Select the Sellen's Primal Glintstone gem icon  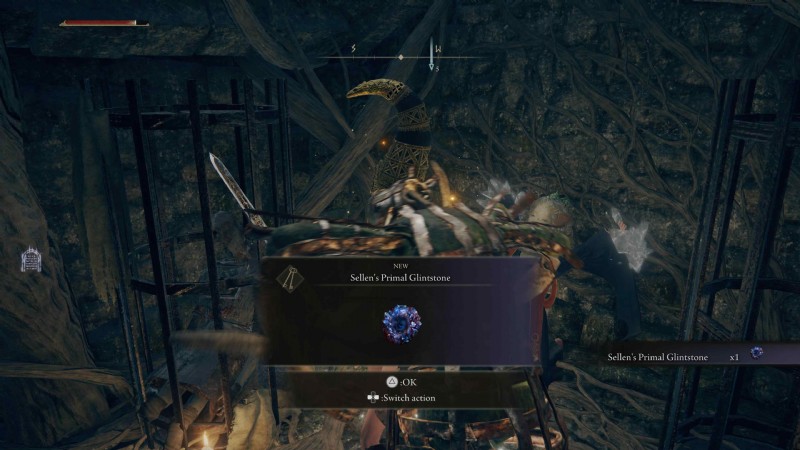401,323
